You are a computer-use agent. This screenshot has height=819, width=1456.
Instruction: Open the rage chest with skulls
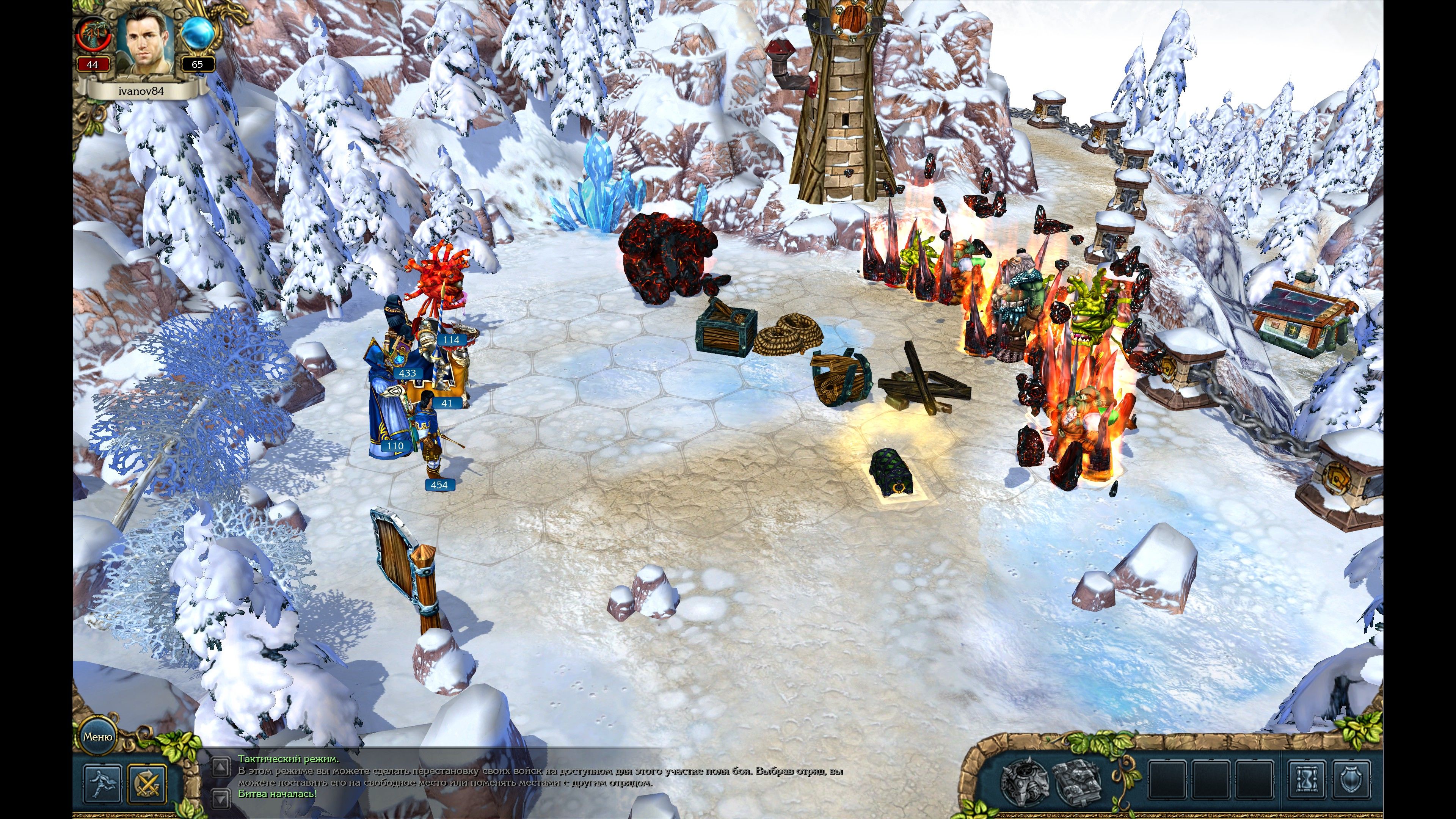tap(1025, 782)
